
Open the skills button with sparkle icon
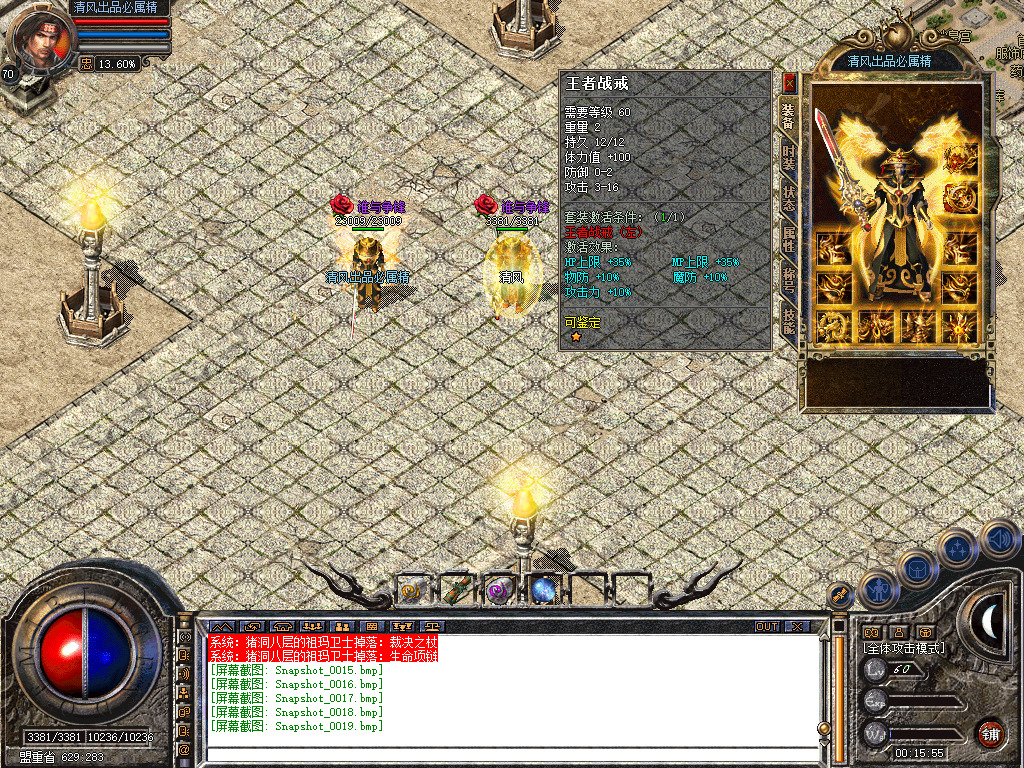click(957, 549)
